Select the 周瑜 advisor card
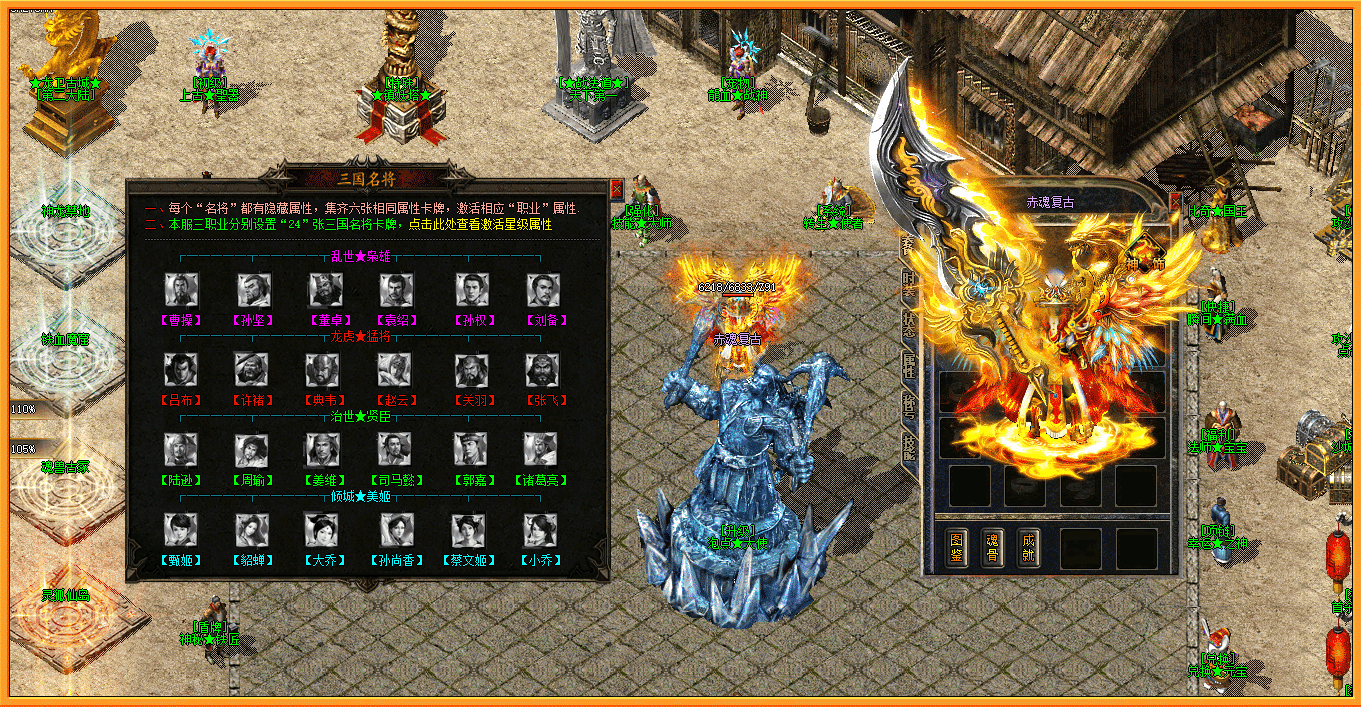The height and width of the screenshot is (707, 1361). coord(252,451)
